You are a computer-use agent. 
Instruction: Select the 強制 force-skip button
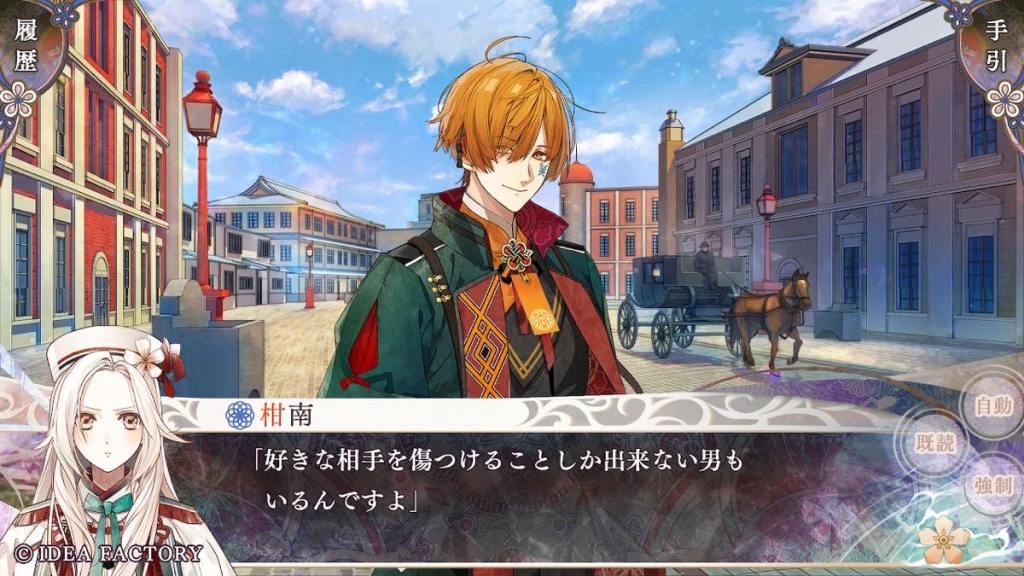tap(992, 486)
